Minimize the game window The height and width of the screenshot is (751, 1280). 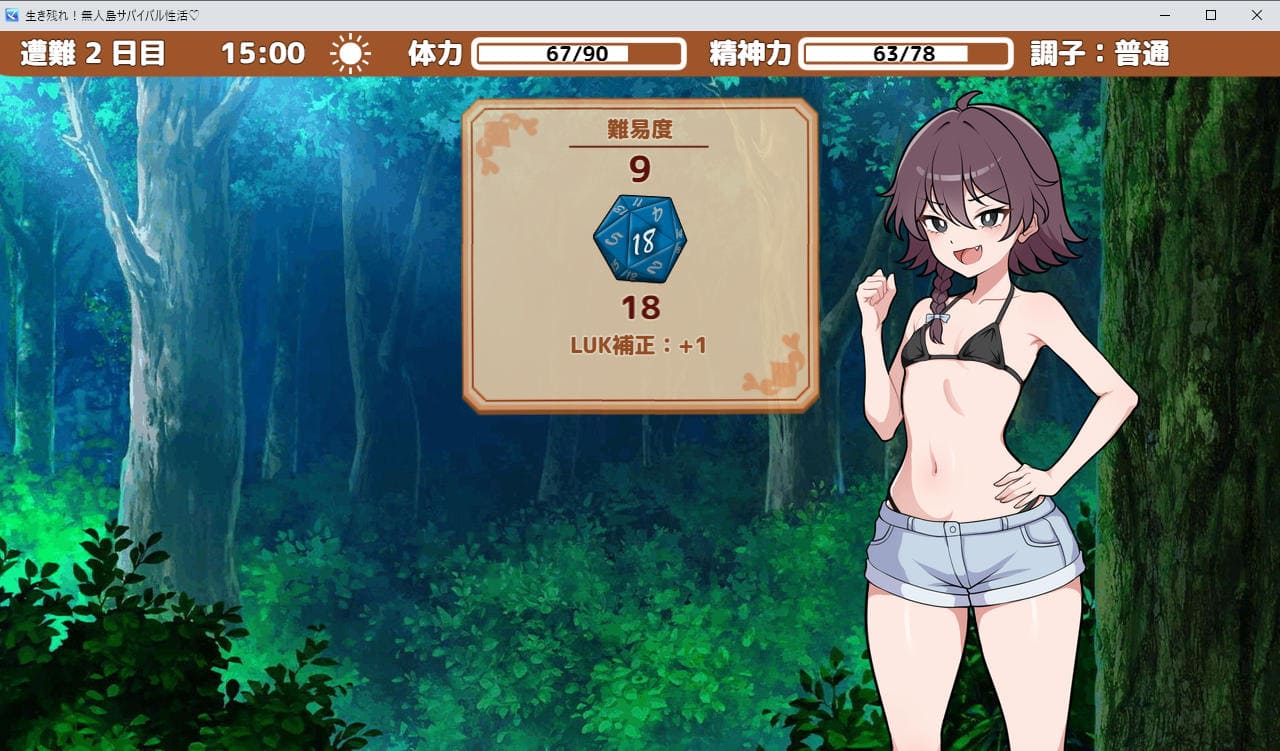[1165, 15]
